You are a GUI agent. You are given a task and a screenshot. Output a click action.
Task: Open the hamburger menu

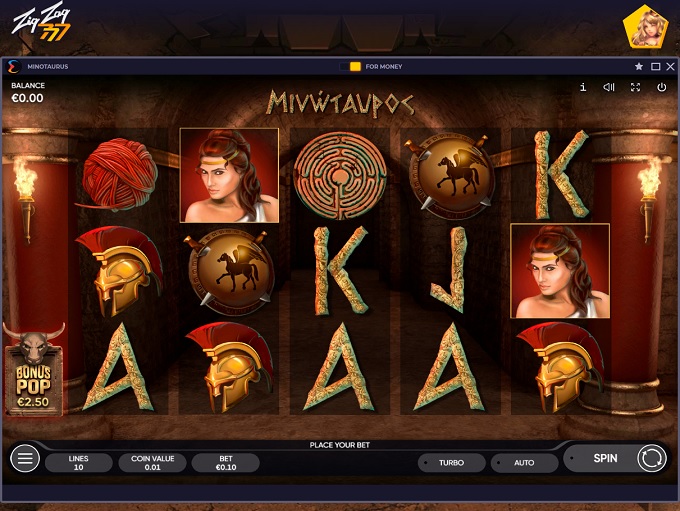tap(25, 459)
